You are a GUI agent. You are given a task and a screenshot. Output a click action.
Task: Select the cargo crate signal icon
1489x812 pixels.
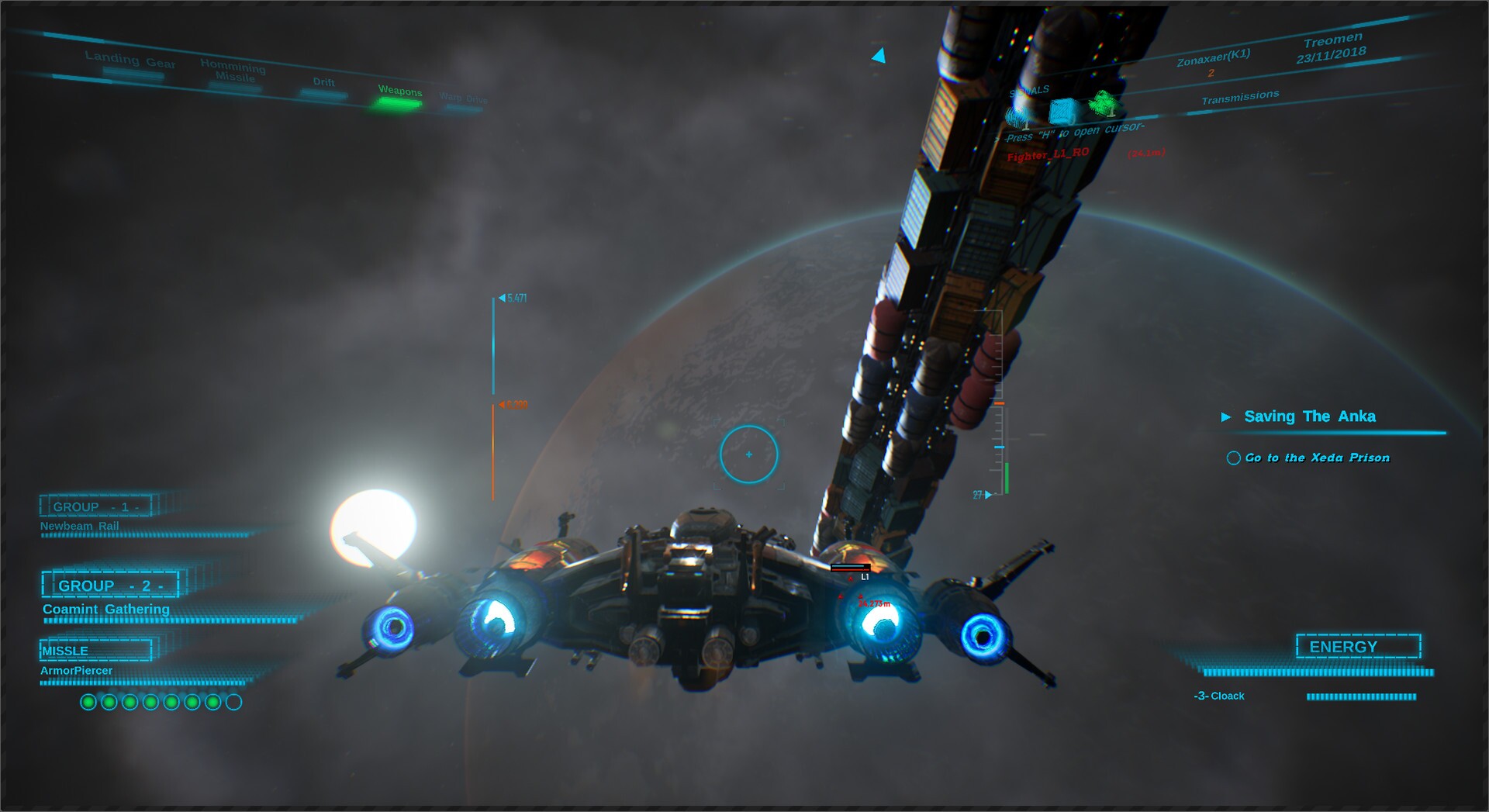tap(1062, 111)
